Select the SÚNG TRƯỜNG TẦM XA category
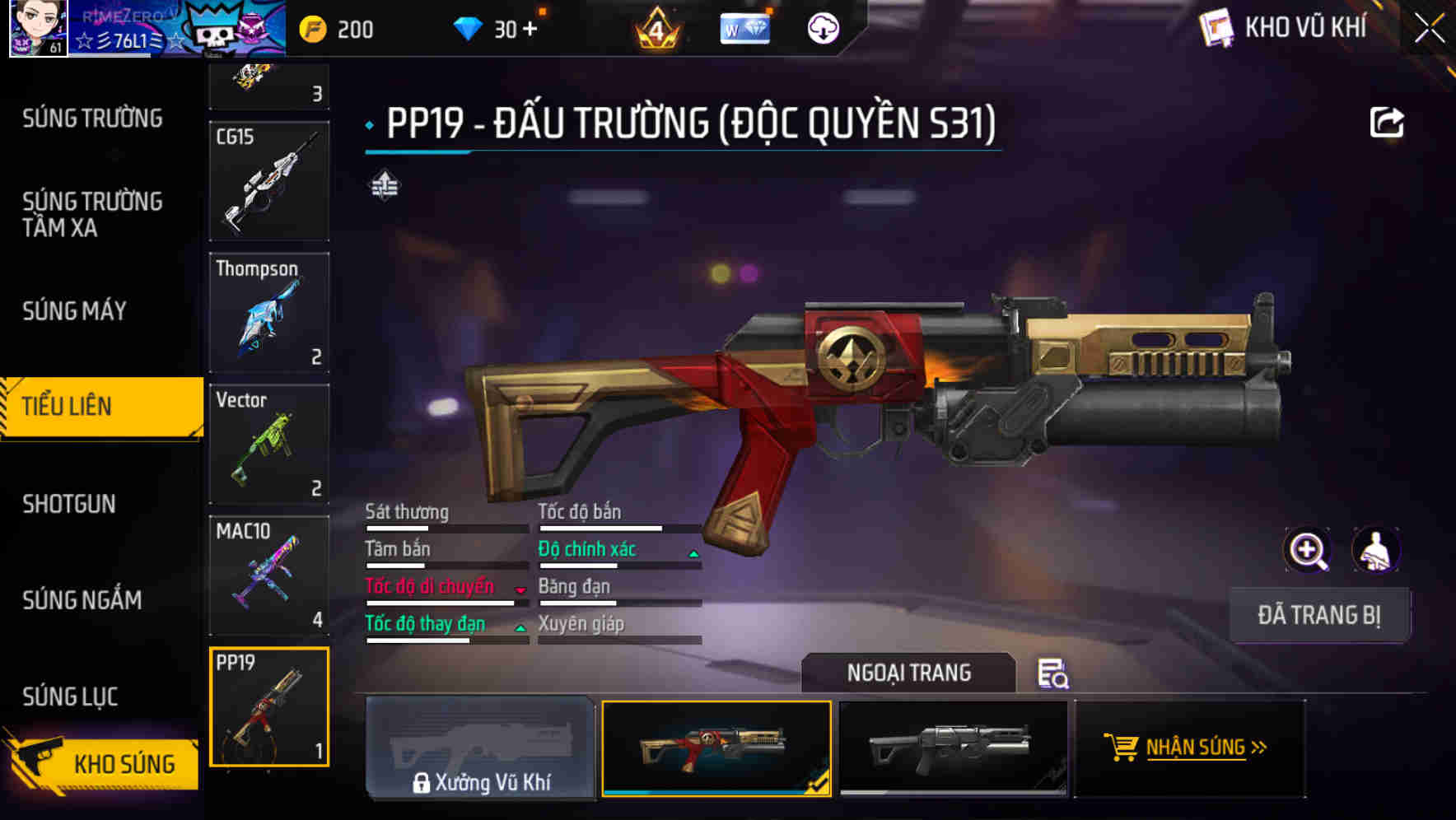 pos(91,215)
